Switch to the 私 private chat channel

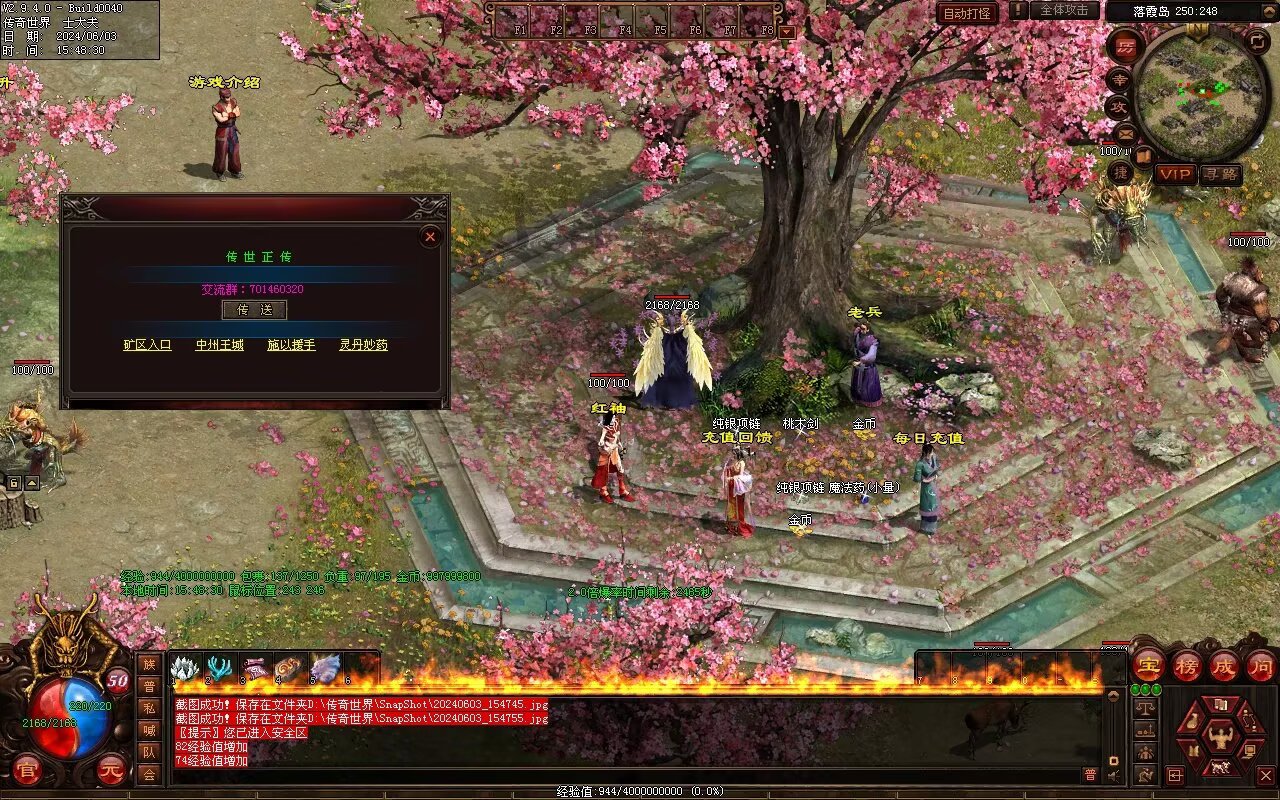(x=149, y=708)
